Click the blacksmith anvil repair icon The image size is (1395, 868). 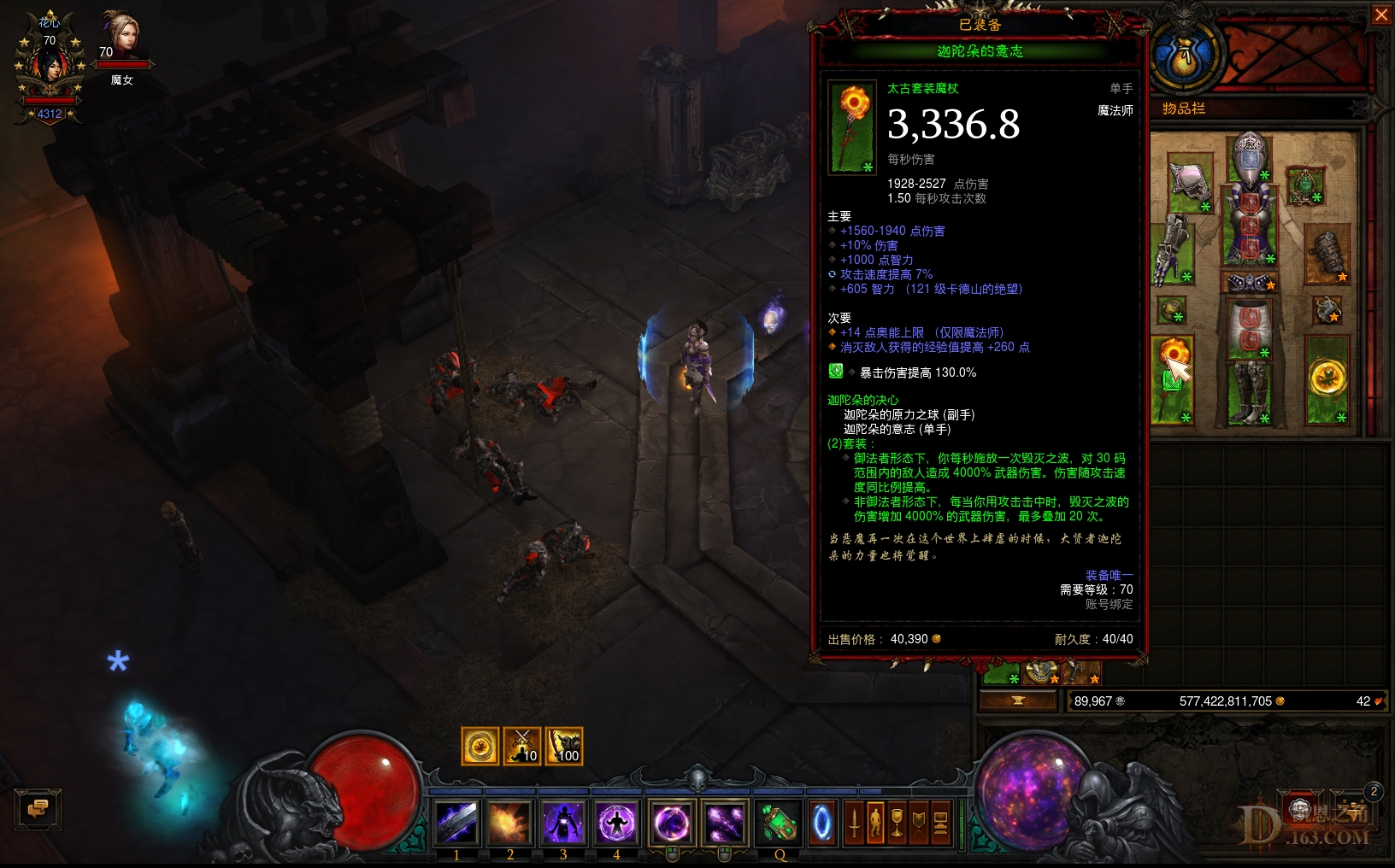tap(1017, 701)
